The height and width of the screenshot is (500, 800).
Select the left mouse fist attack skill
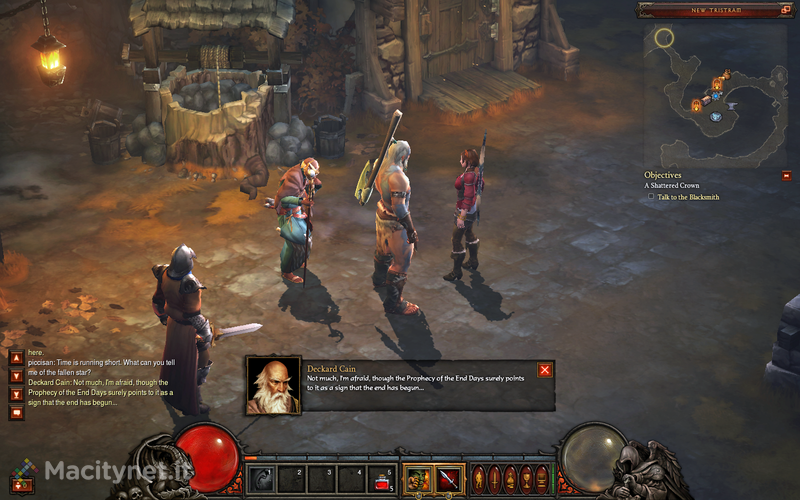pyautogui.click(x=417, y=478)
